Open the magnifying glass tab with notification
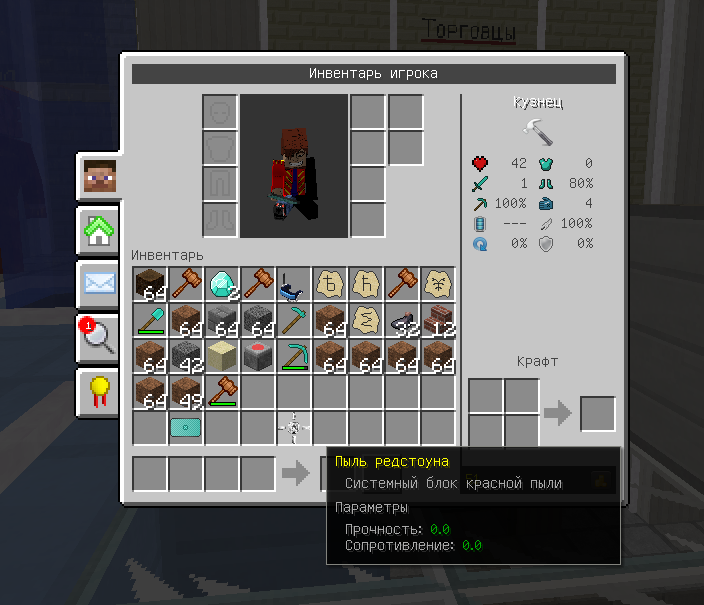The width and height of the screenshot is (704, 605). point(99,337)
